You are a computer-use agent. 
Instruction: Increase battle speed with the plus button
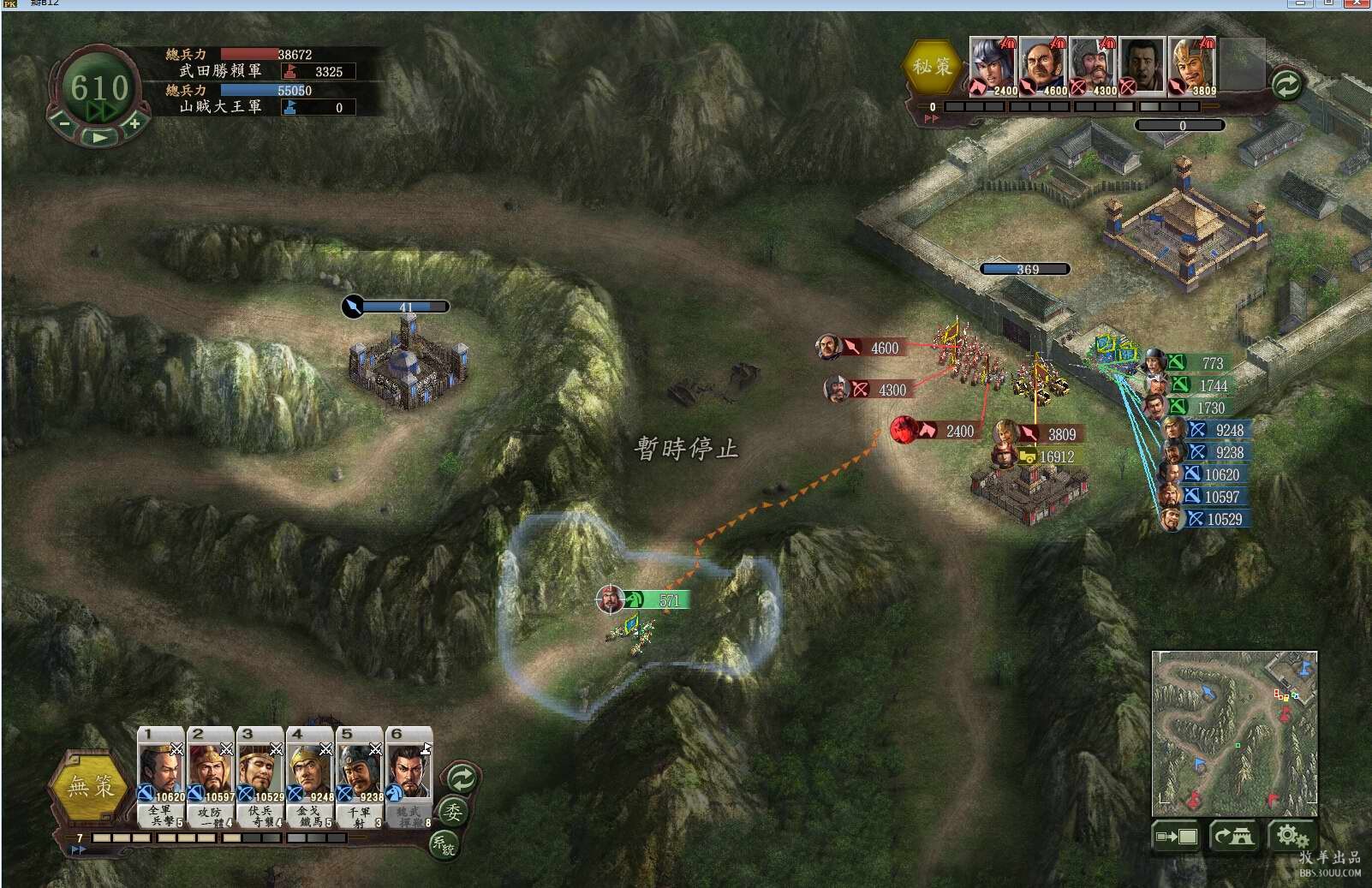134,125
